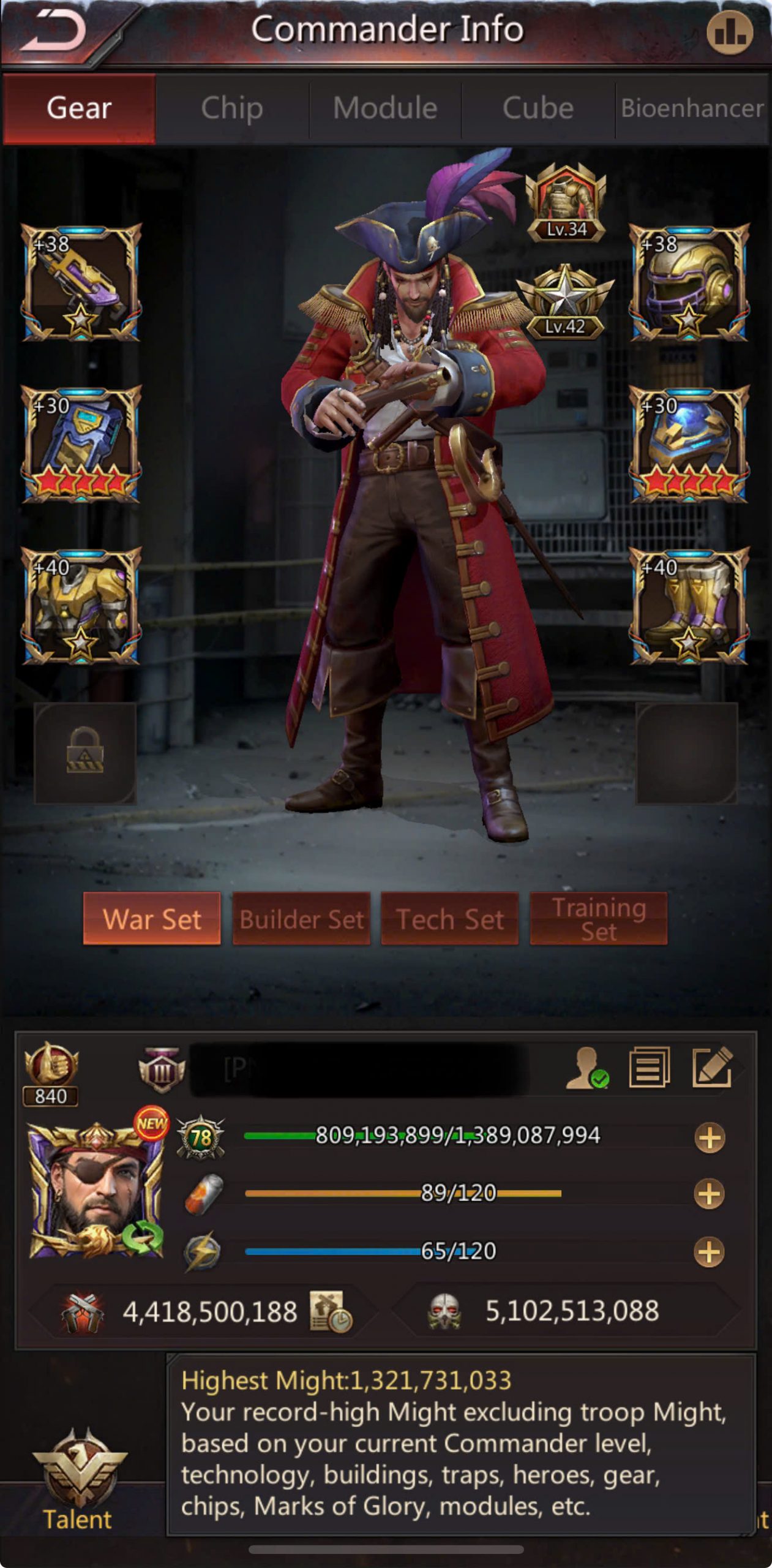Switch to the Chip tab

pyautogui.click(x=232, y=108)
